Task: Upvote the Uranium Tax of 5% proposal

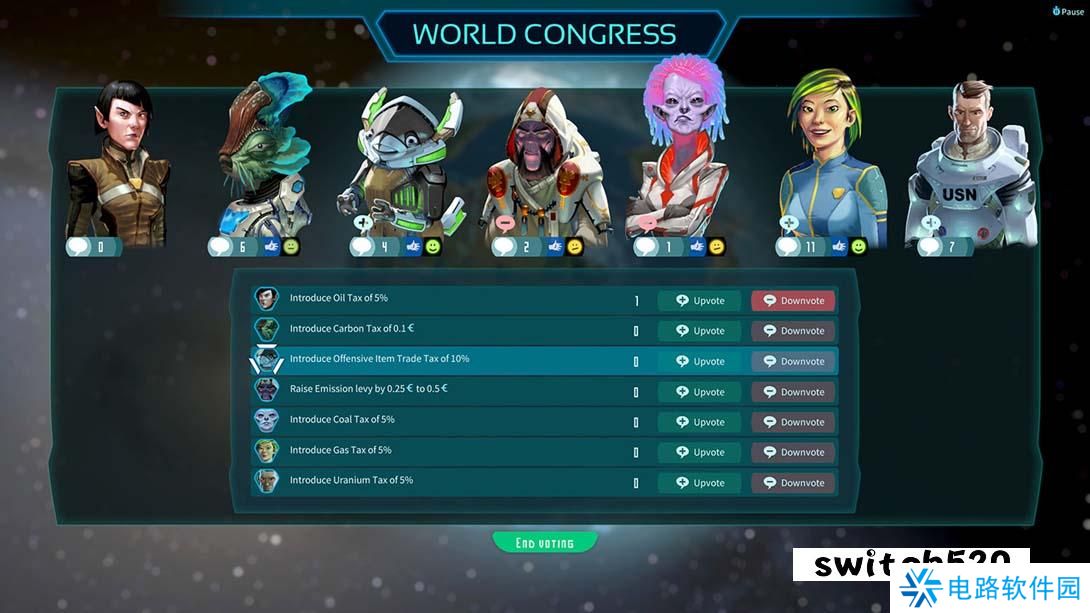Action: [x=699, y=483]
